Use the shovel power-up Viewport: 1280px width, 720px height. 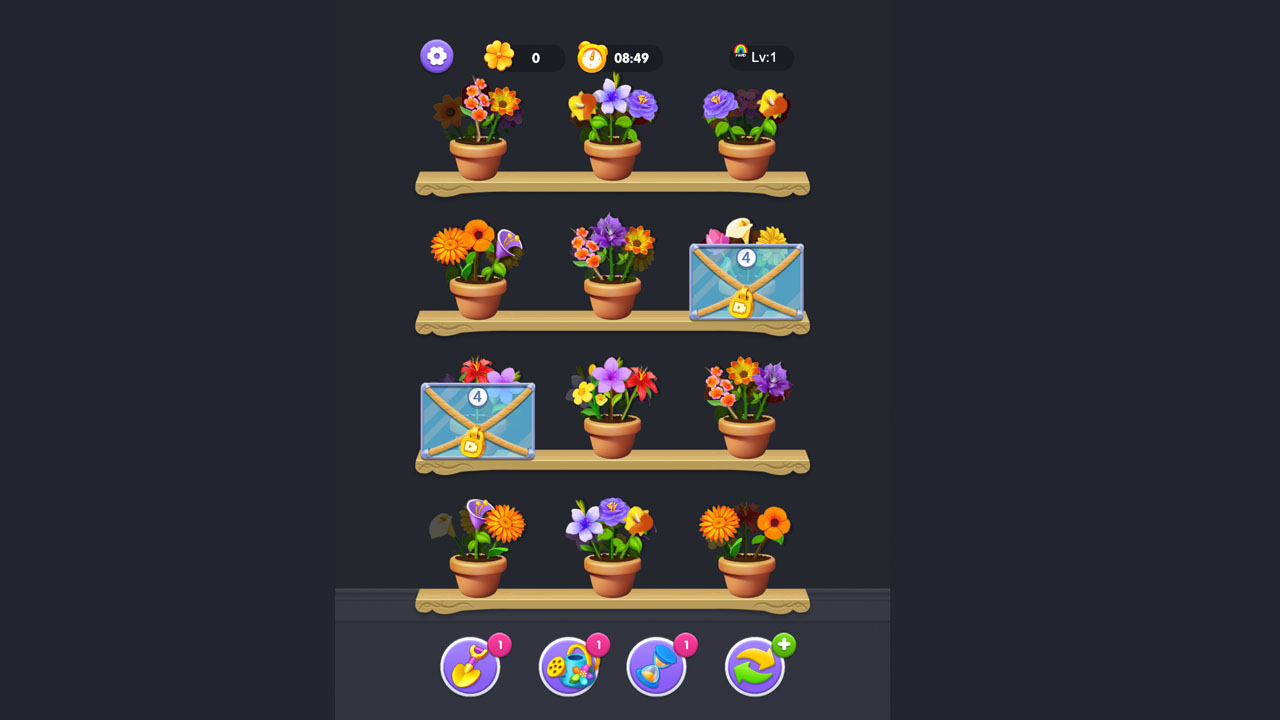(x=470, y=666)
